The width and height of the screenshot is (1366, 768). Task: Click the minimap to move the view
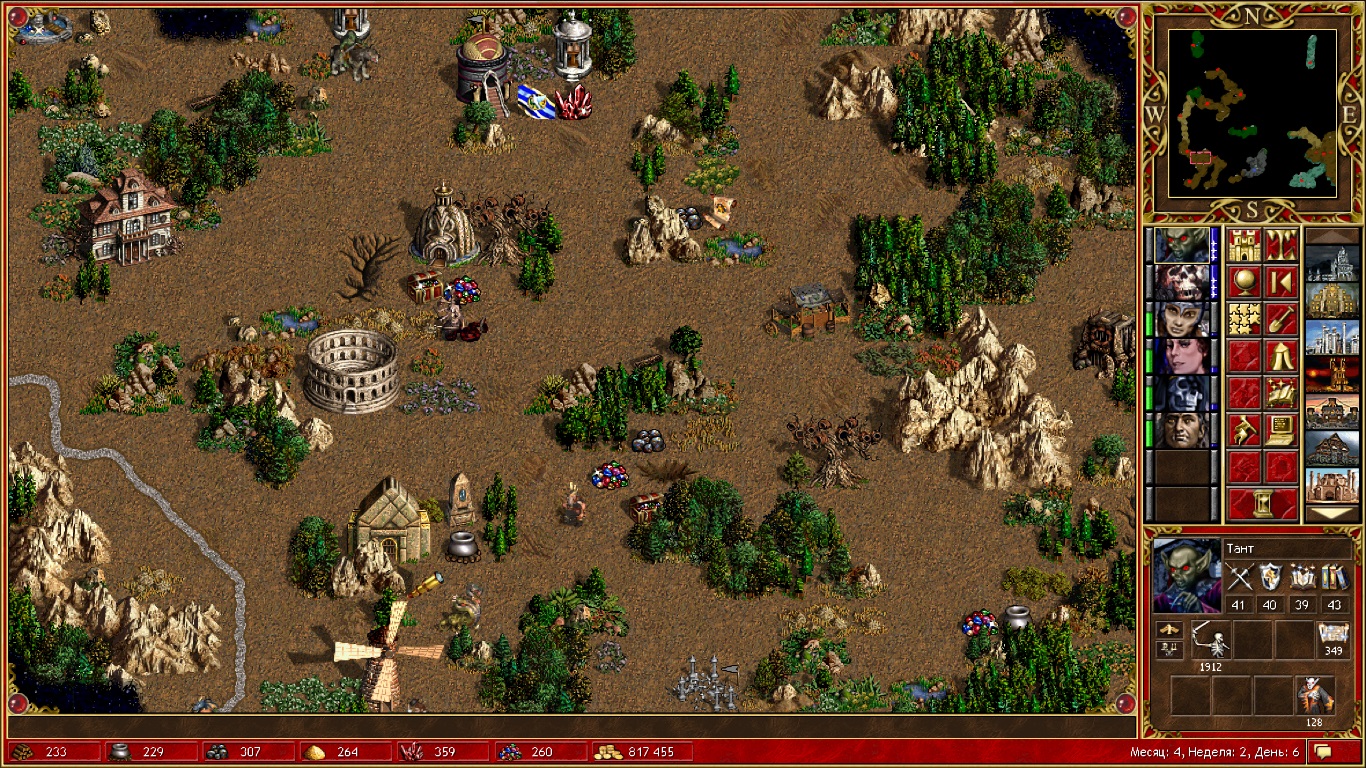pyautogui.click(x=1253, y=111)
